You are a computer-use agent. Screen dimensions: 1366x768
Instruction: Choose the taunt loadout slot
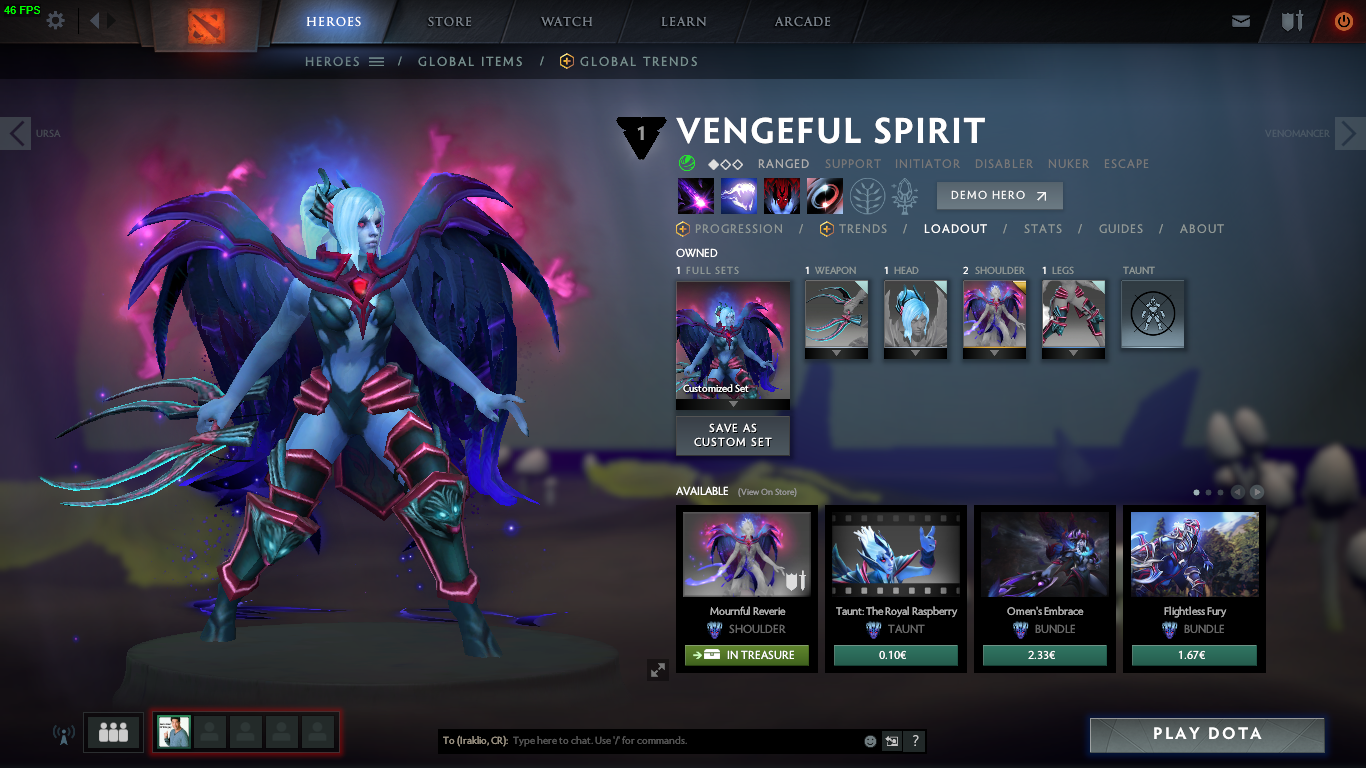point(1153,315)
